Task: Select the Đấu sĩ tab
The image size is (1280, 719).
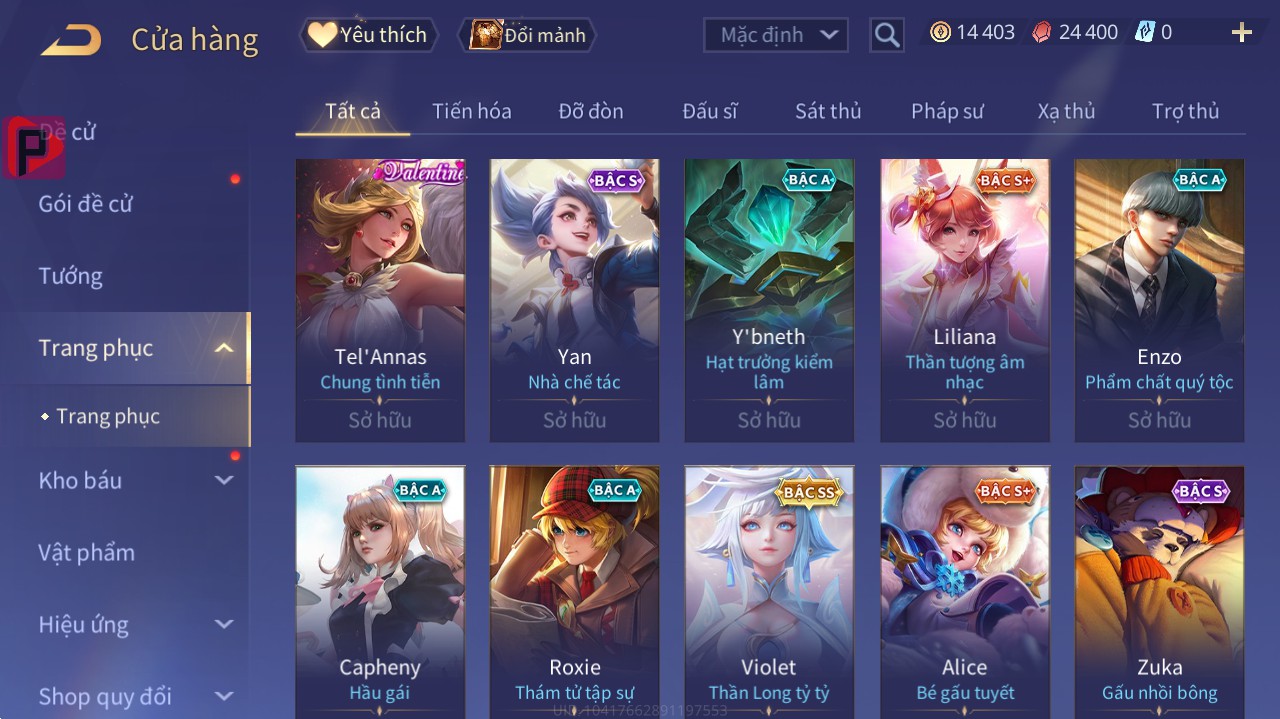Action: (709, 111)
